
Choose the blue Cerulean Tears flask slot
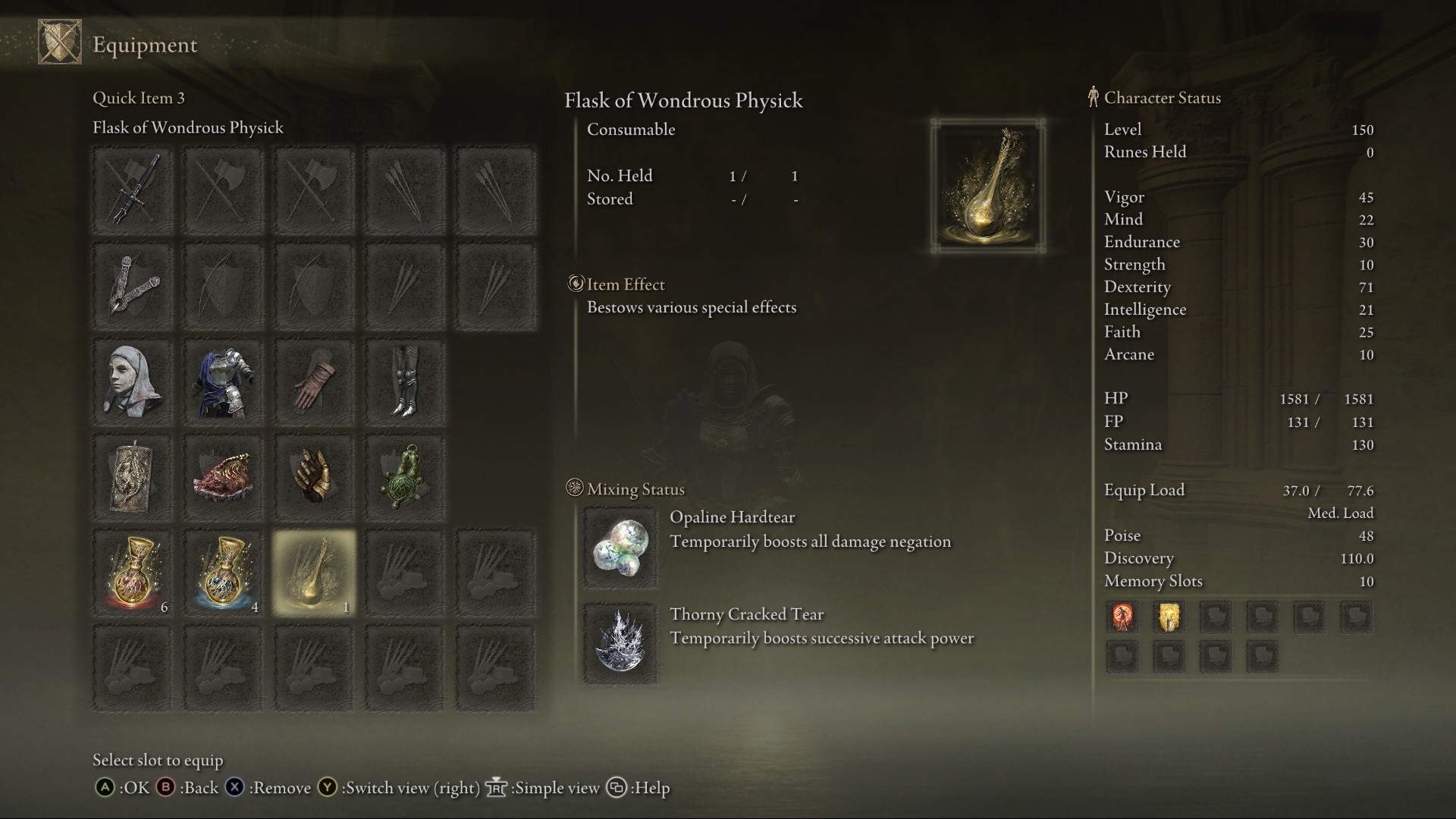224,573
